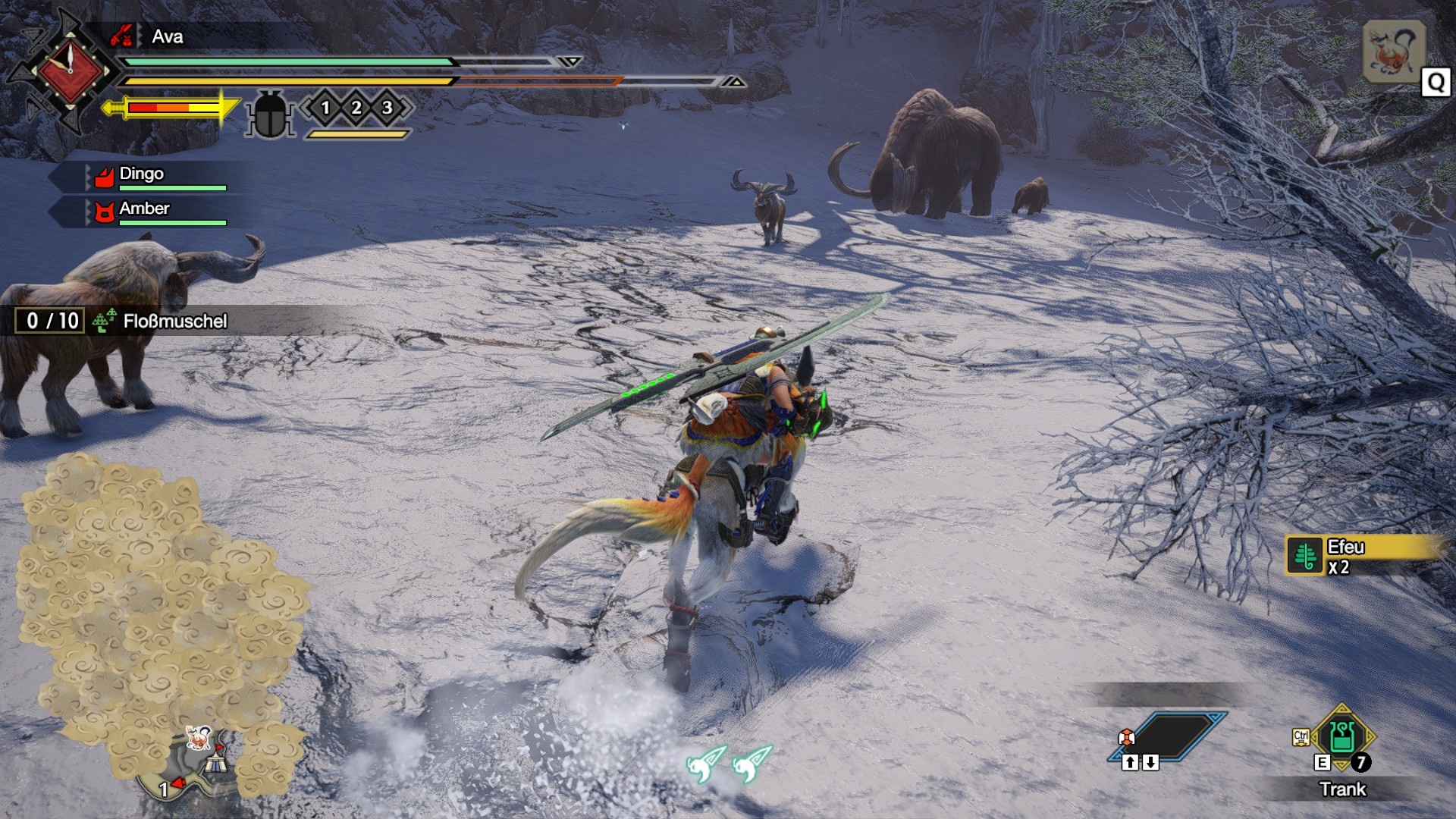Click the companion portrait icon
This screenshot has width=1456, height=819.
(x=1394, y=51)
